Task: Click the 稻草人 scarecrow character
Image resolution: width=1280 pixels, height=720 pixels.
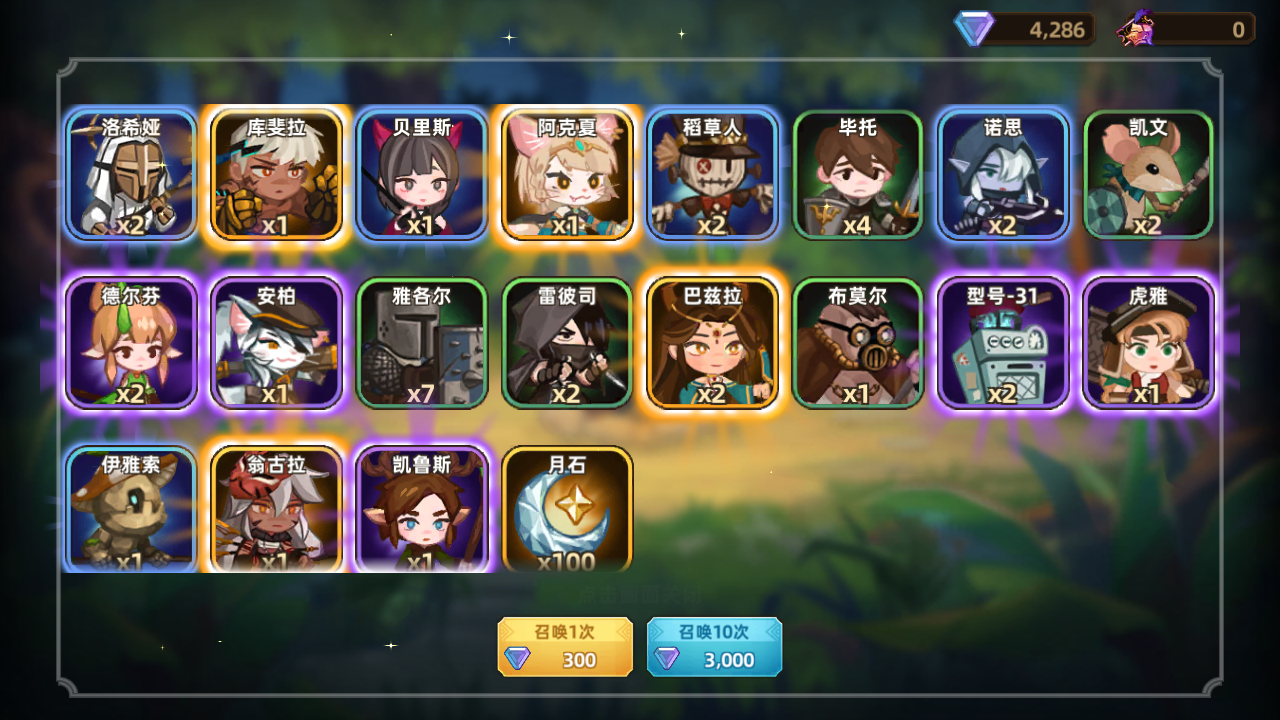Action: pyautogui.click(x=712, y=175)
